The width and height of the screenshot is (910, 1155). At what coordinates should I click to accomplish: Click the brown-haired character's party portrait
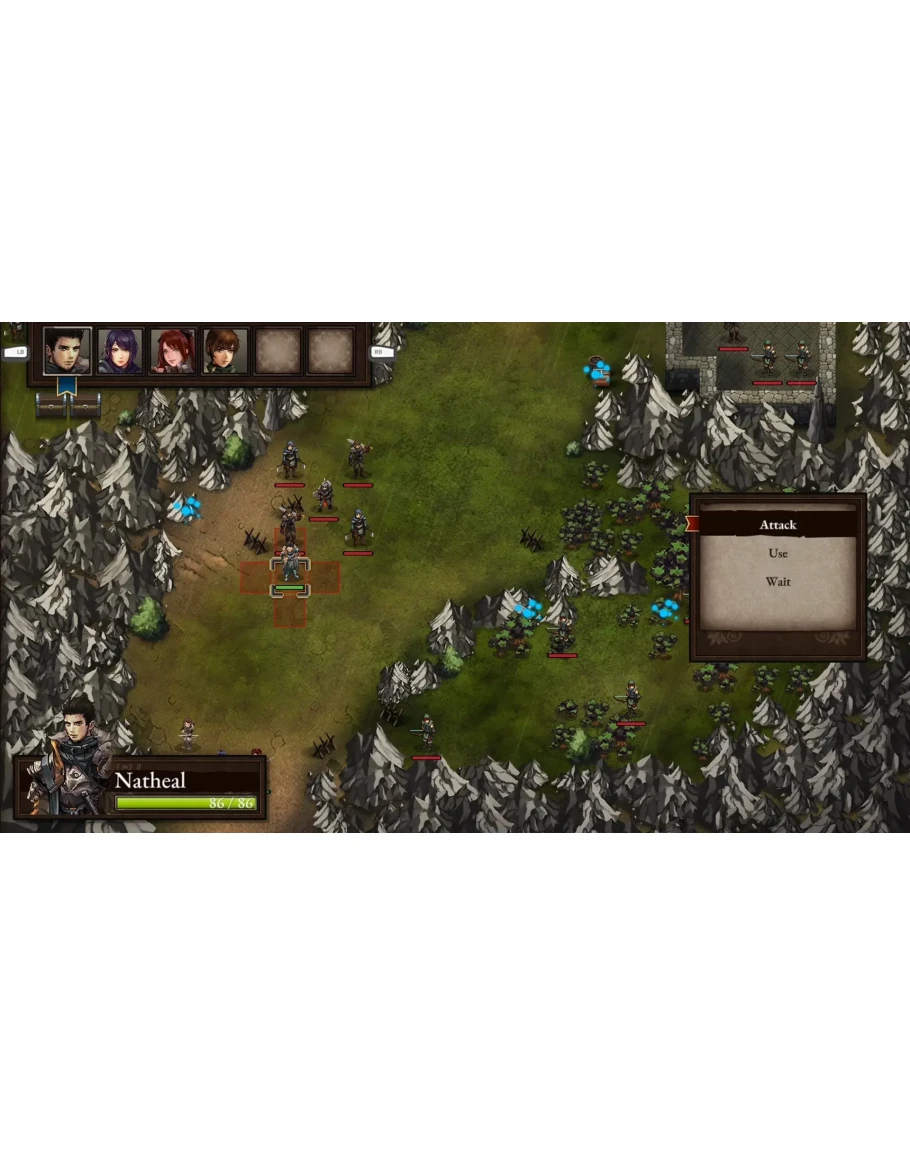pyautogui.click(x=226, y=351)
